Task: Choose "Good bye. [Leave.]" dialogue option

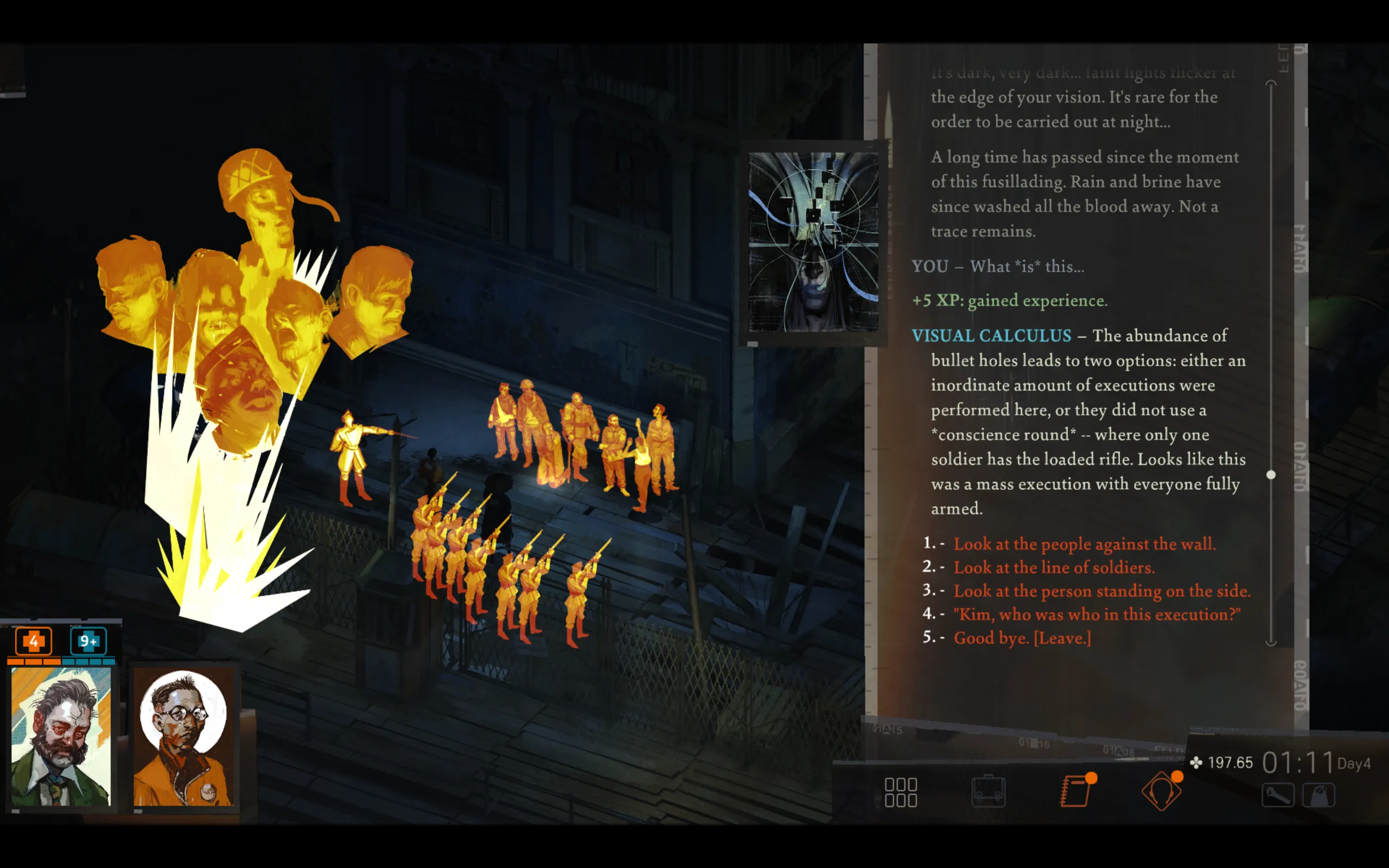Action: (1022, 638)
